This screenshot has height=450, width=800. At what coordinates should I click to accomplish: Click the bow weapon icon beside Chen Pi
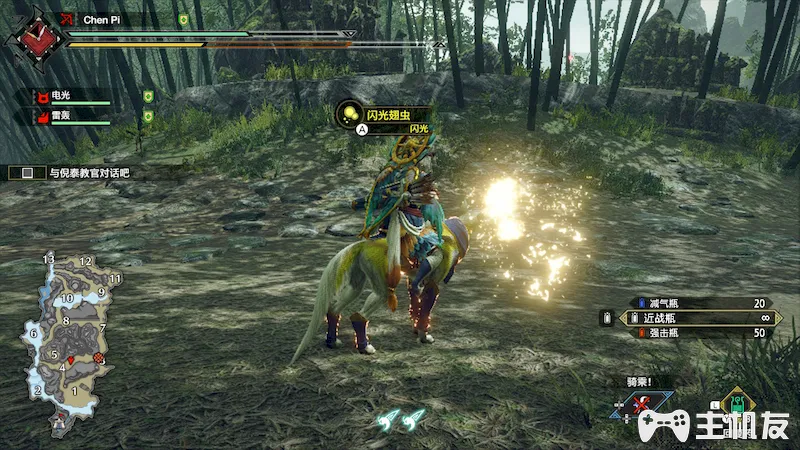point(68,19)
